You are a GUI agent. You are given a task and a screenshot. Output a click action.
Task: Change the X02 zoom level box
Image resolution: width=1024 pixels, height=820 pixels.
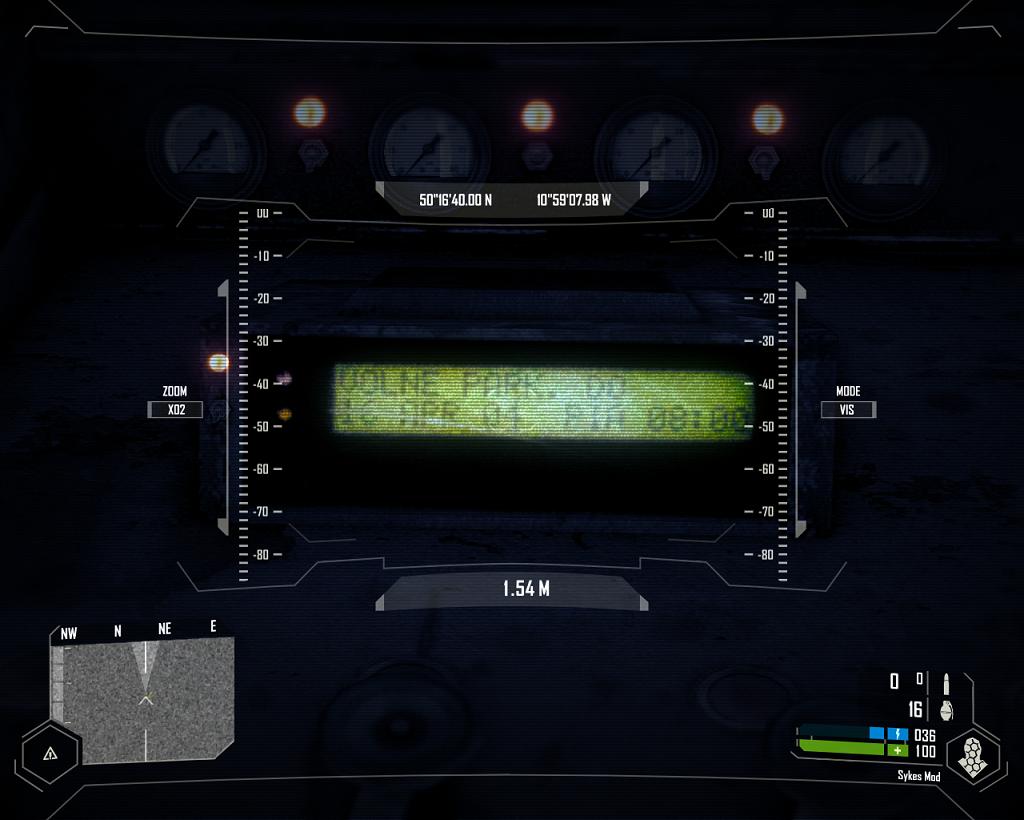coord(176,409)
